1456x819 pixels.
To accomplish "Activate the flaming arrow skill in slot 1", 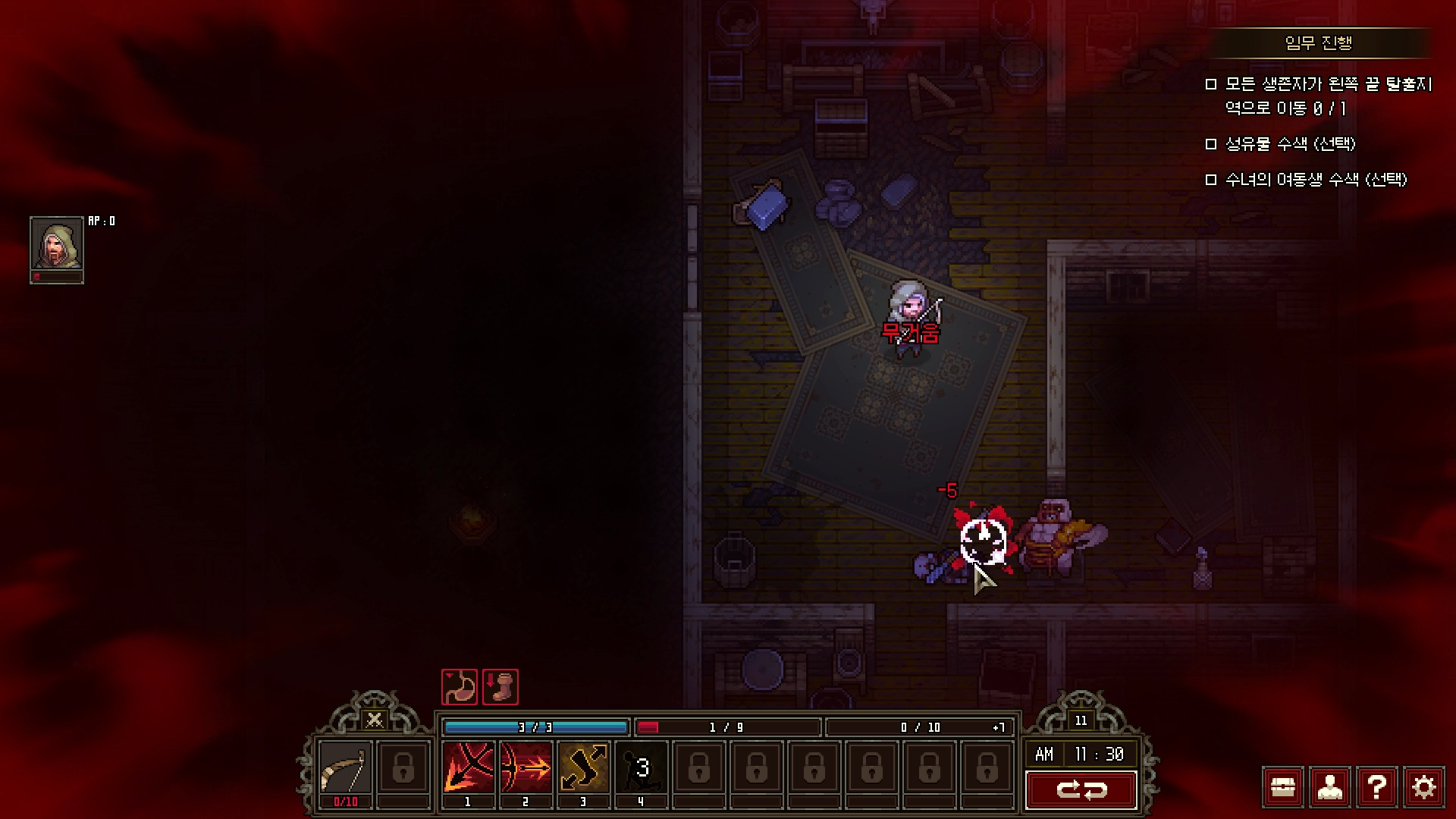I will 468,767.
